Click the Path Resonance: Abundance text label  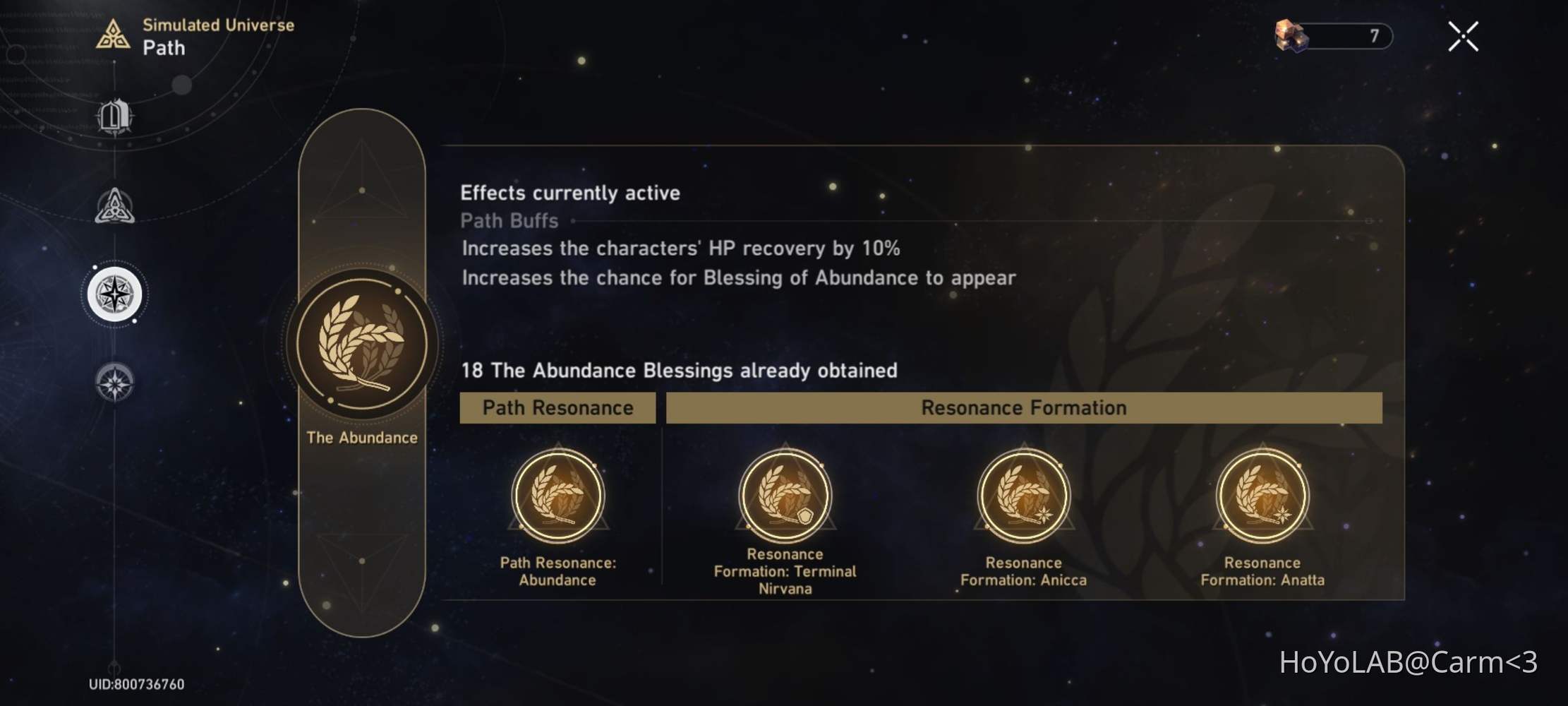click(558, 571)
